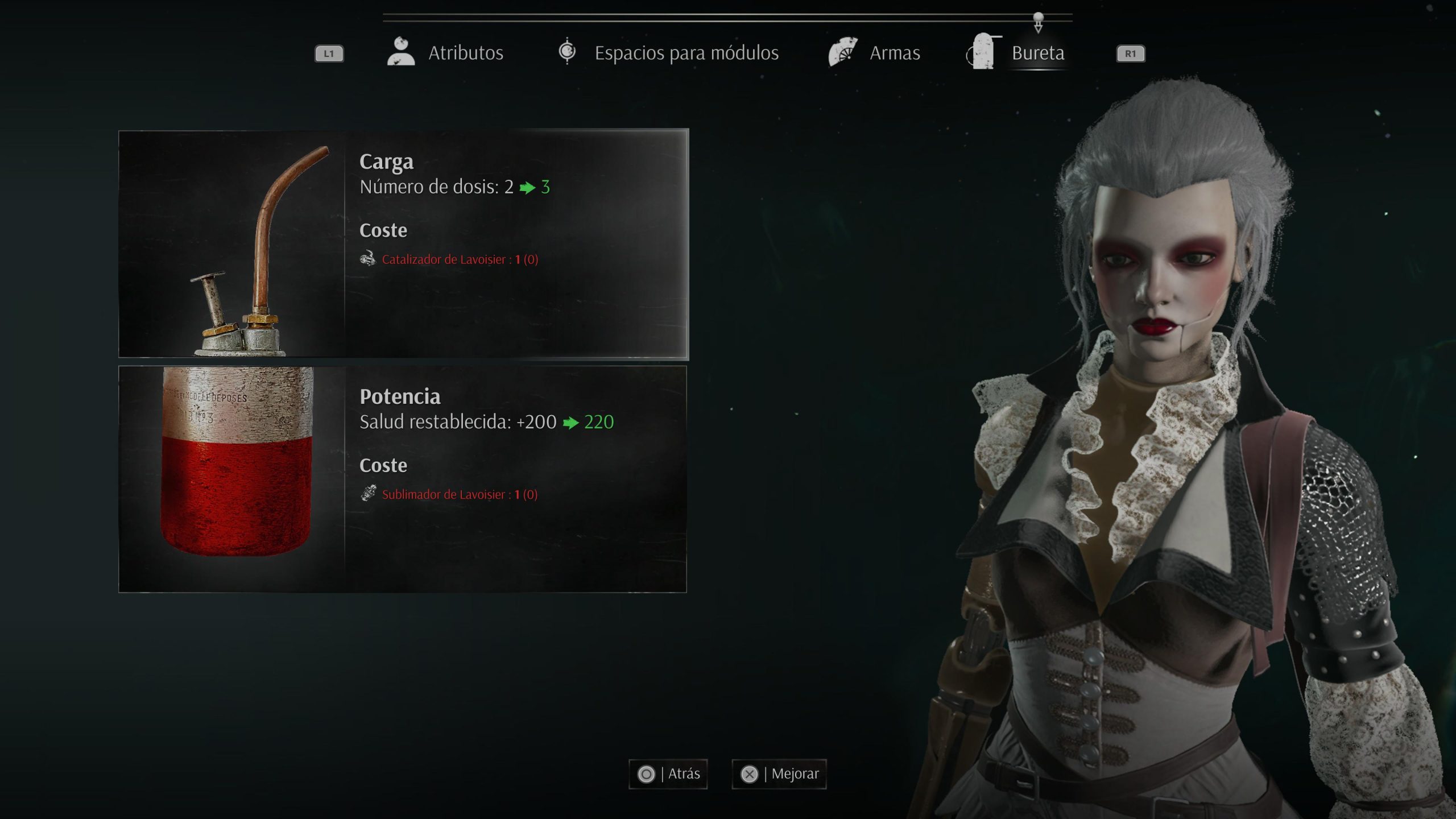Select the Carga upgrade panel

403,245
